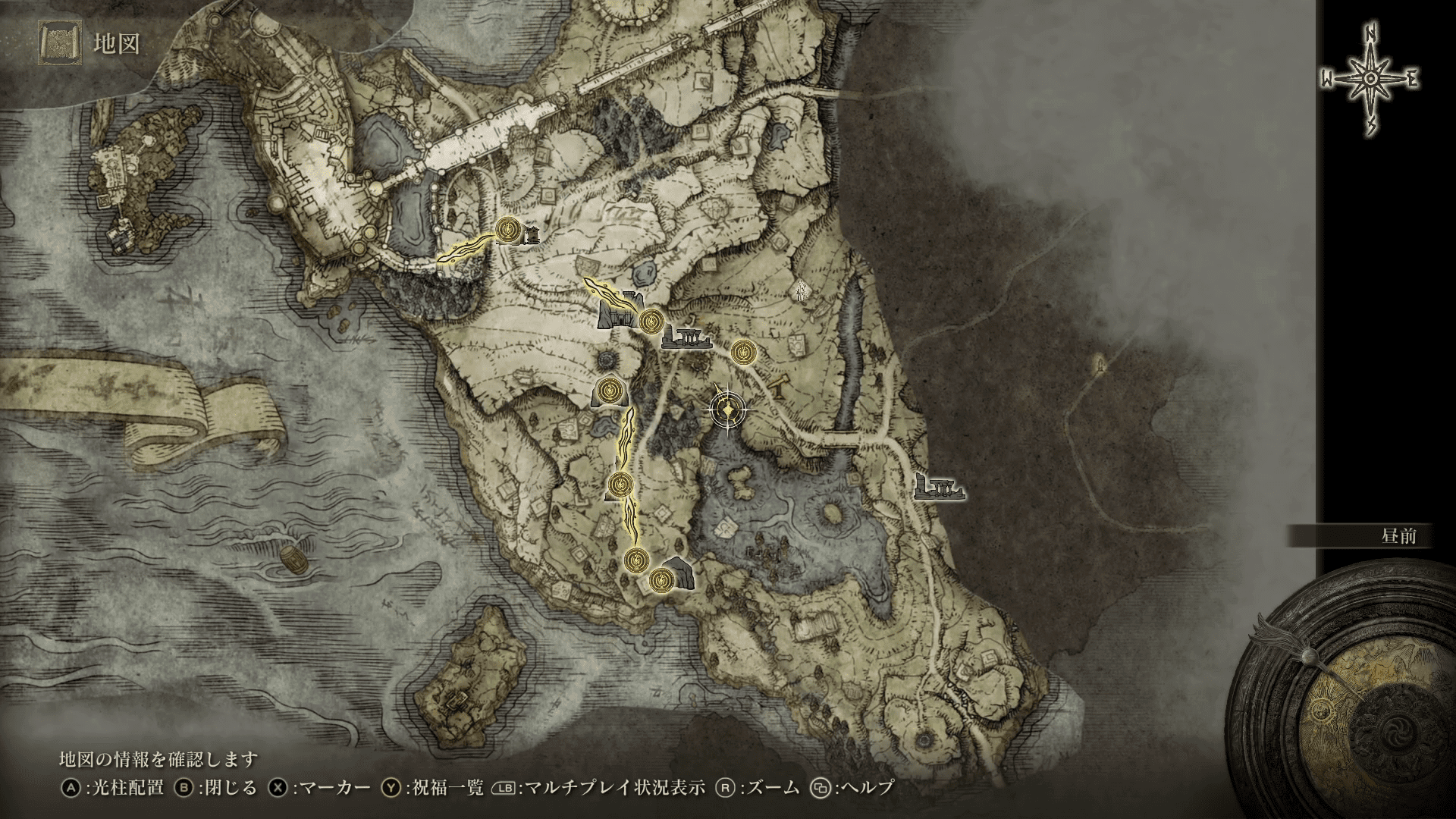
Task: Click the player position crosshair cursor
Action: click(x=728, y=410)
